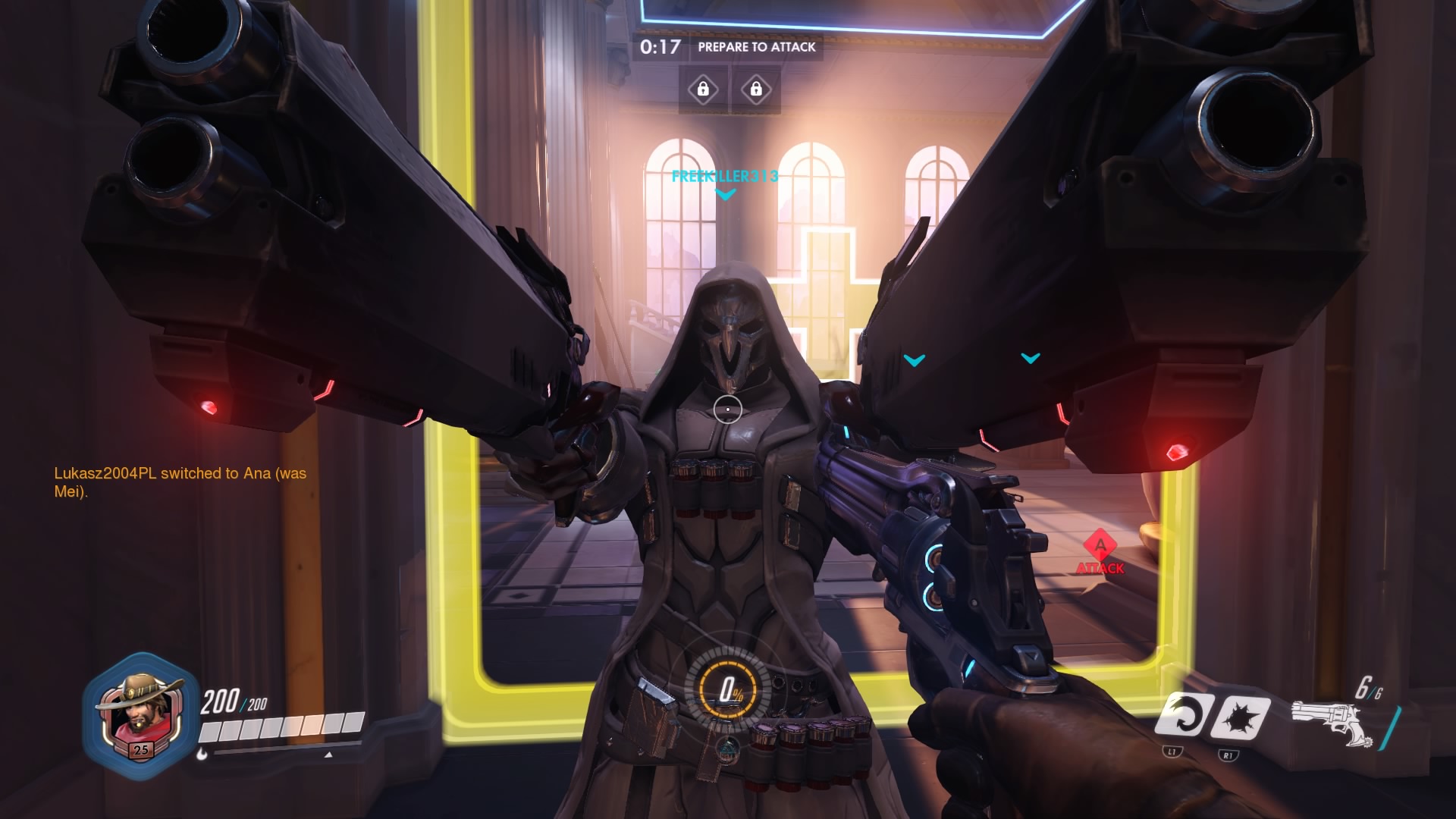The width and height of the screenshot is (1456, 819).
Task: Activate the Flashbang ability icon
Action: pos(1238,716)
